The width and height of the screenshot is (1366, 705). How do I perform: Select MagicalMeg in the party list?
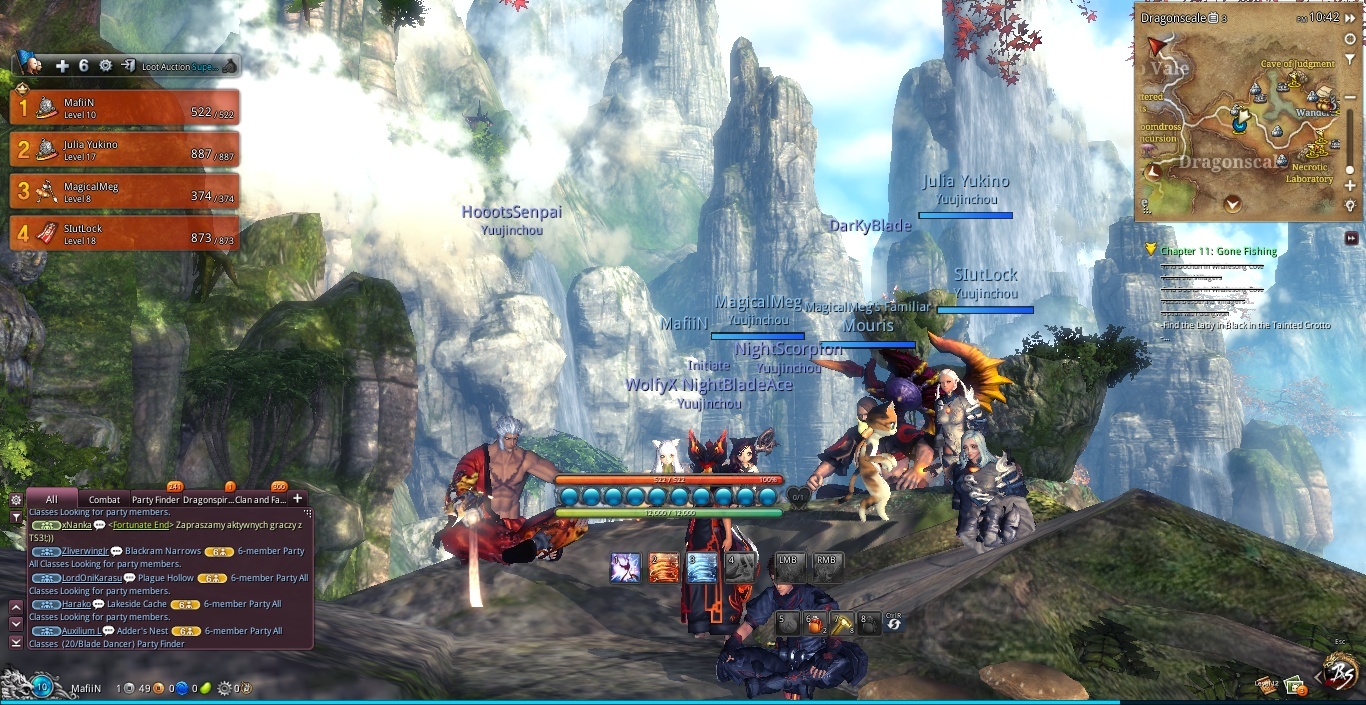coord(124,191)
